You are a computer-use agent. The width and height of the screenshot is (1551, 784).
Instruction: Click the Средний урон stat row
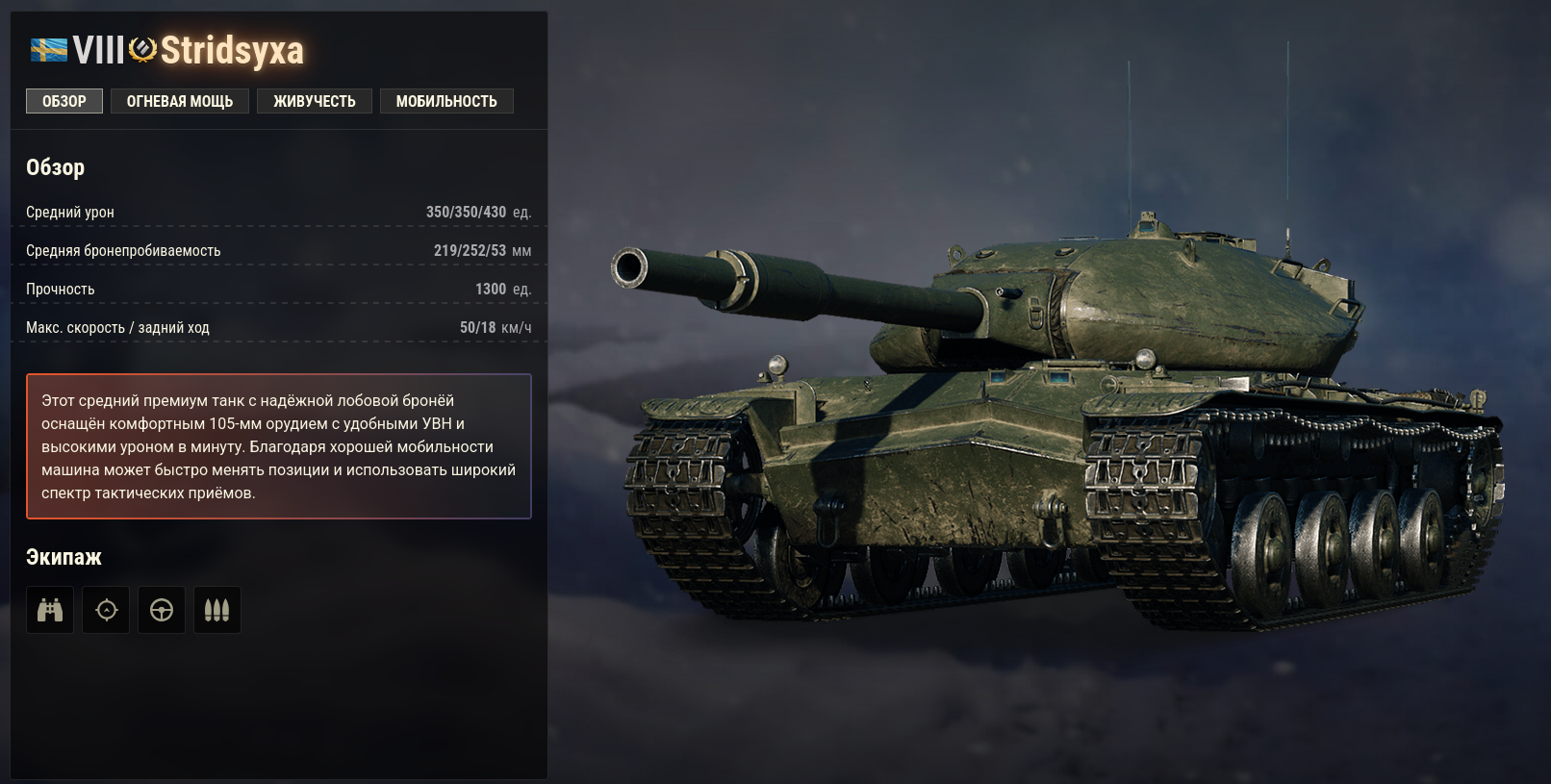279,211
